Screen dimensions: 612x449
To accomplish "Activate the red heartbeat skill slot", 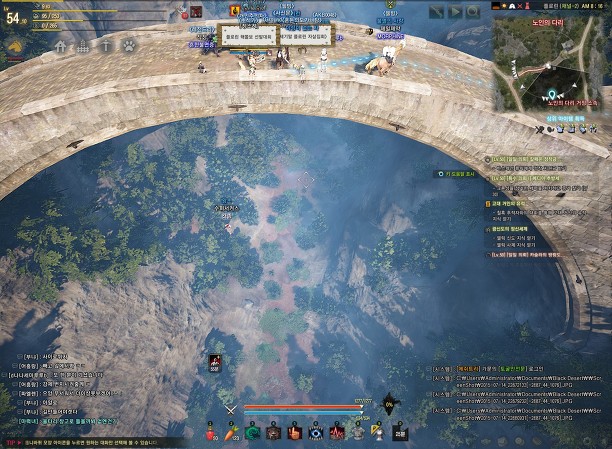I will coord(337,432).
